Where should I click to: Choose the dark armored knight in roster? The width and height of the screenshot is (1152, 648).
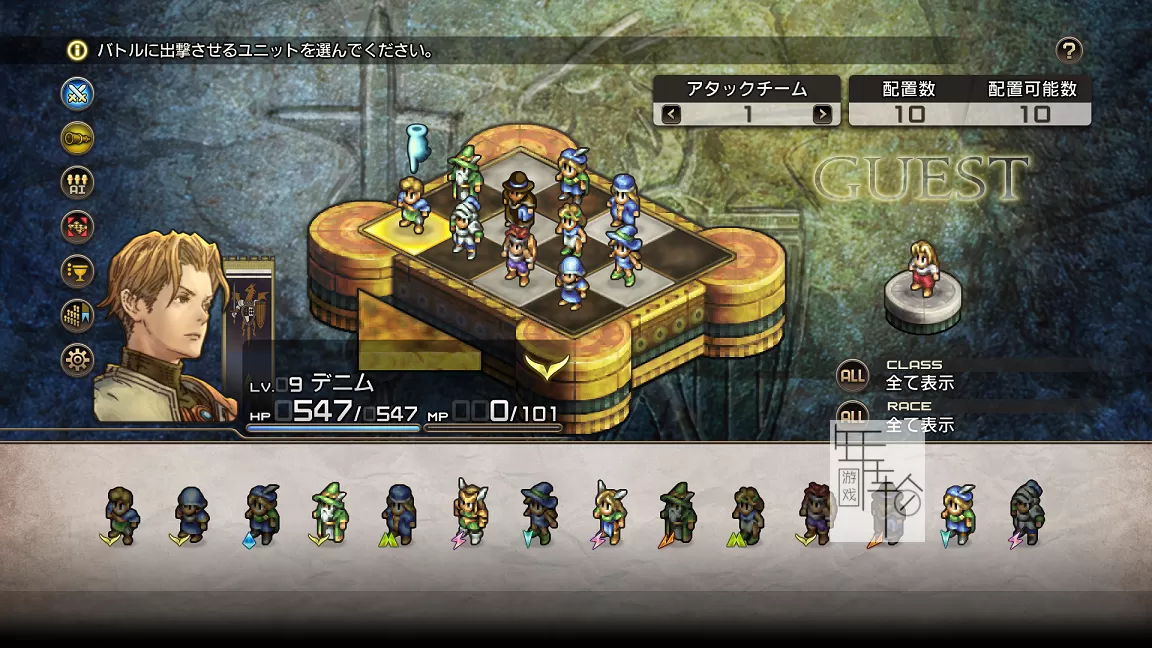[1026, 513]
